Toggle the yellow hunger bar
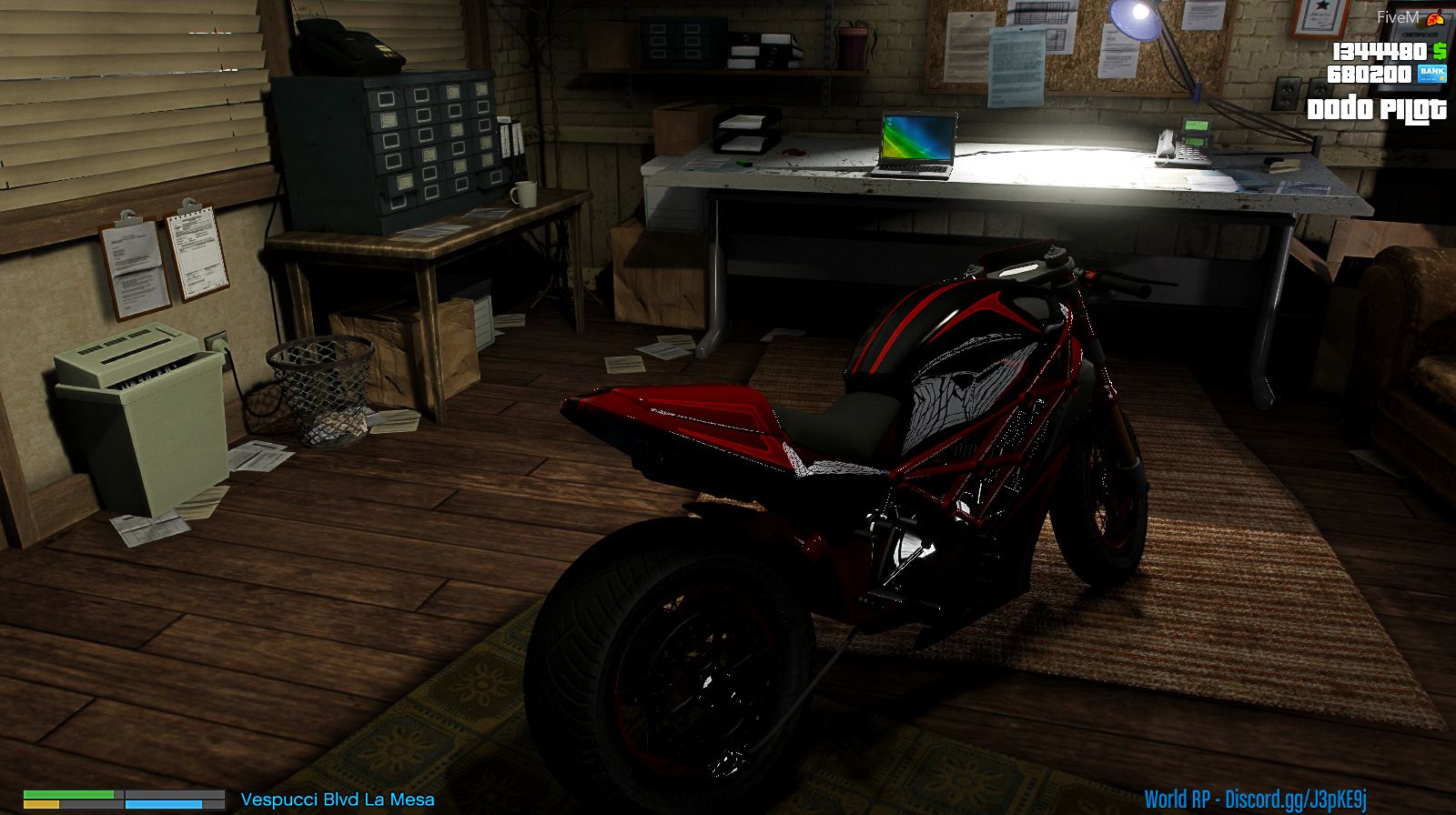 41,802
